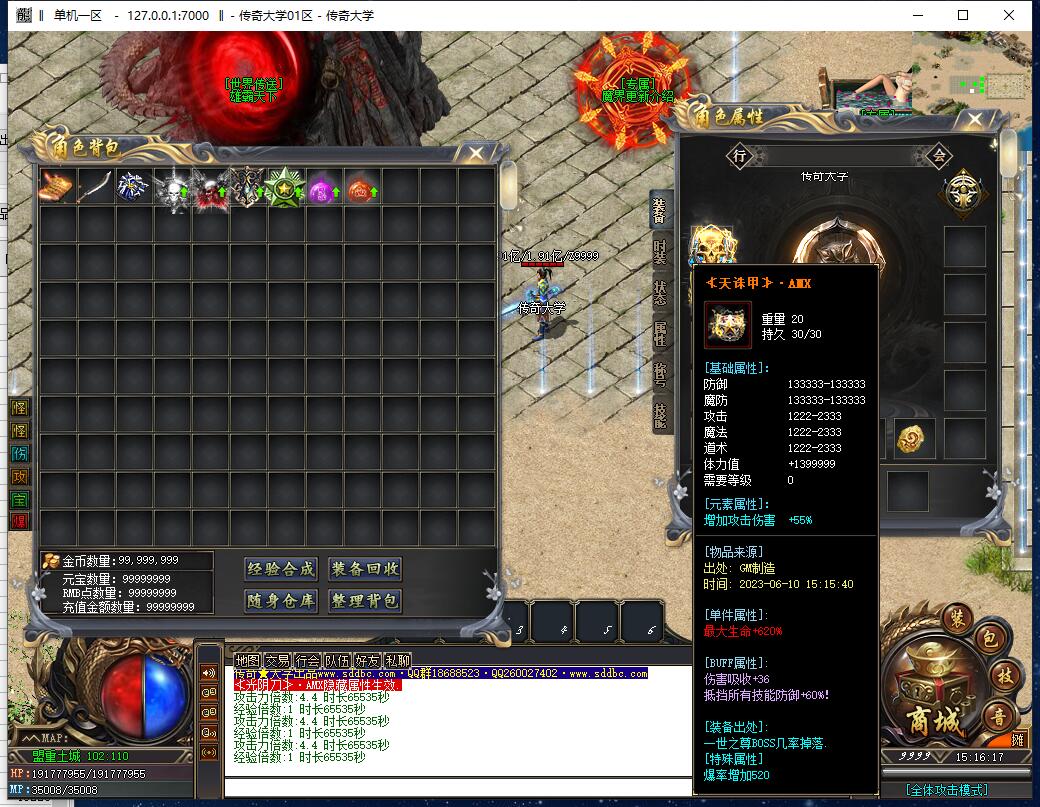Choose the purple orb item in the backpack

[x=323, y=187]
